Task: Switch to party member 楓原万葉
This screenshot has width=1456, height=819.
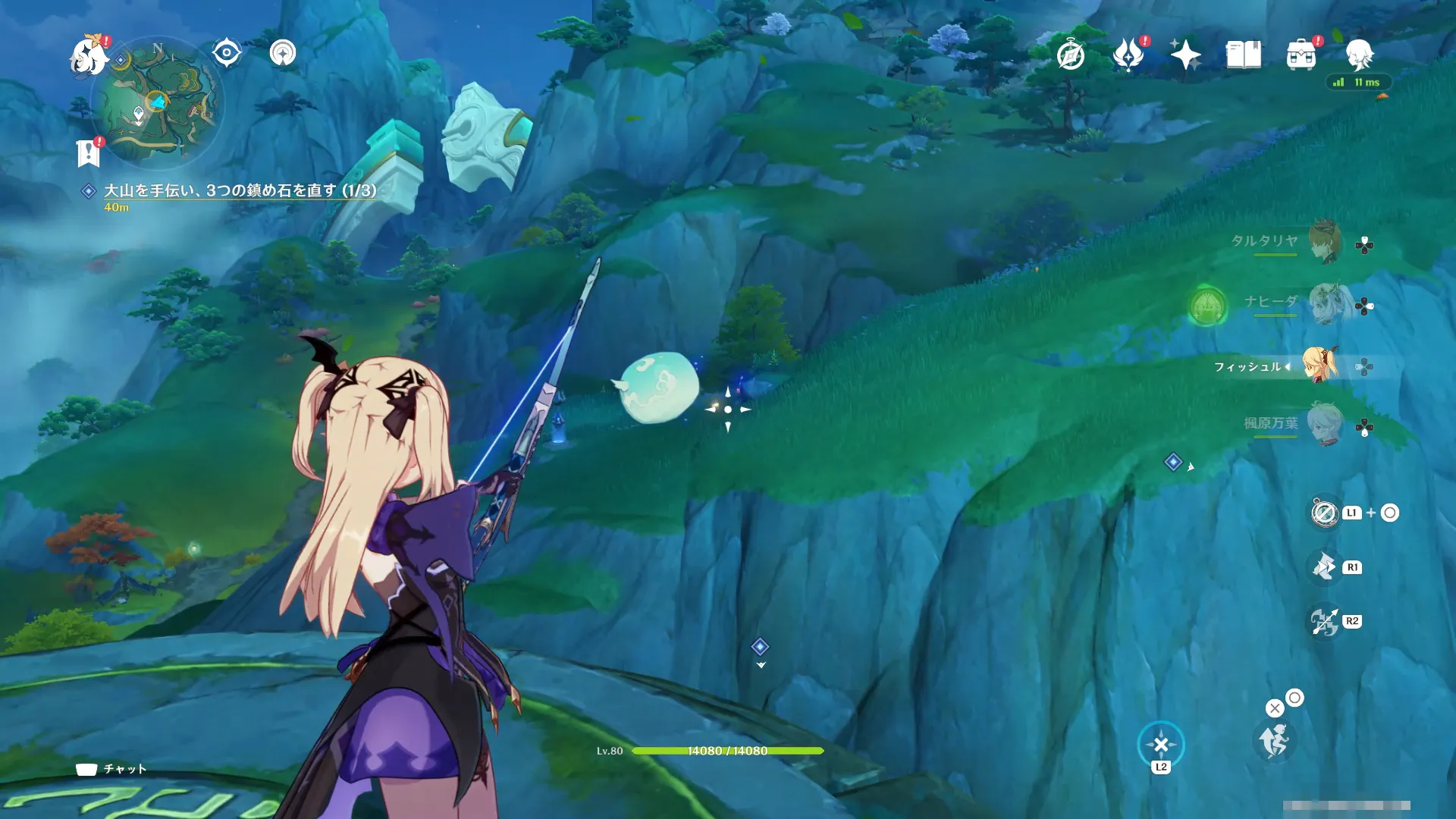Action: [1324, 425]
